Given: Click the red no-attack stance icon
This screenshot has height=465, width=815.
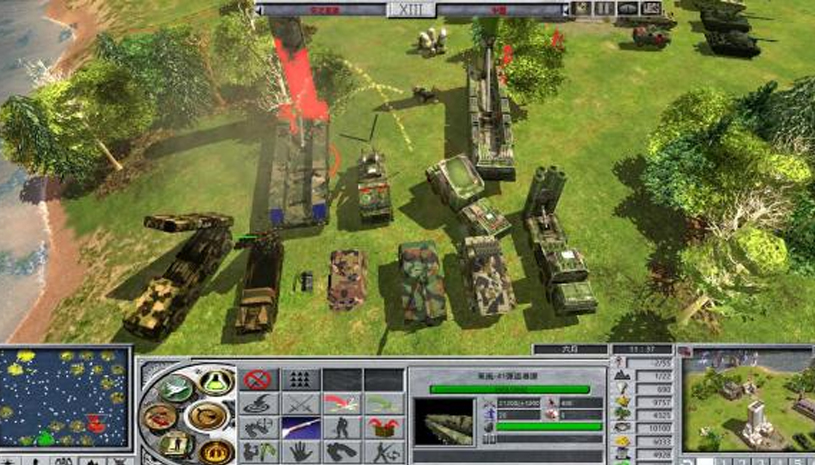Looking at the screenshot, I should click(x=258, y=380).
